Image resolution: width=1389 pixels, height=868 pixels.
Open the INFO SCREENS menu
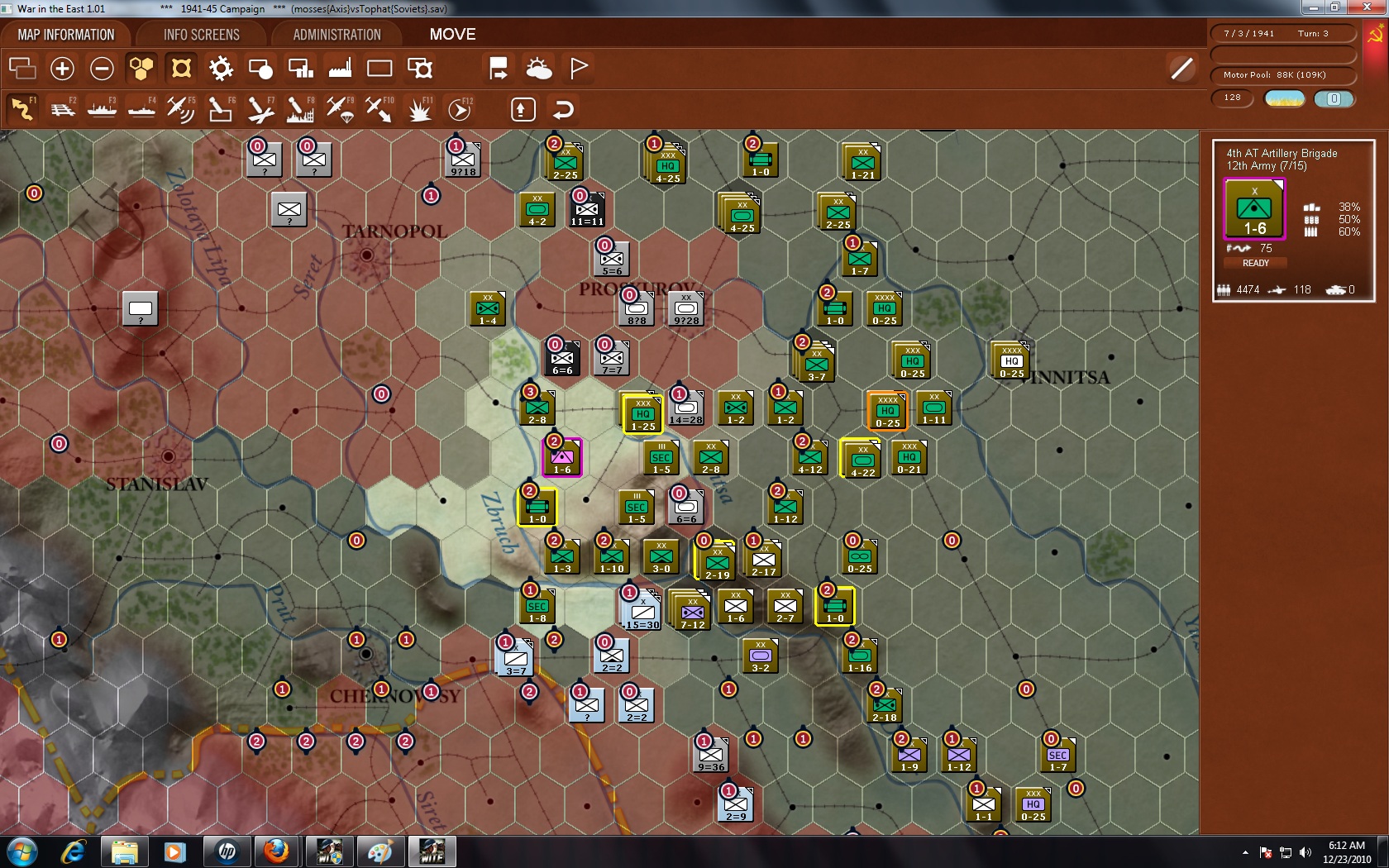point(200,34)
